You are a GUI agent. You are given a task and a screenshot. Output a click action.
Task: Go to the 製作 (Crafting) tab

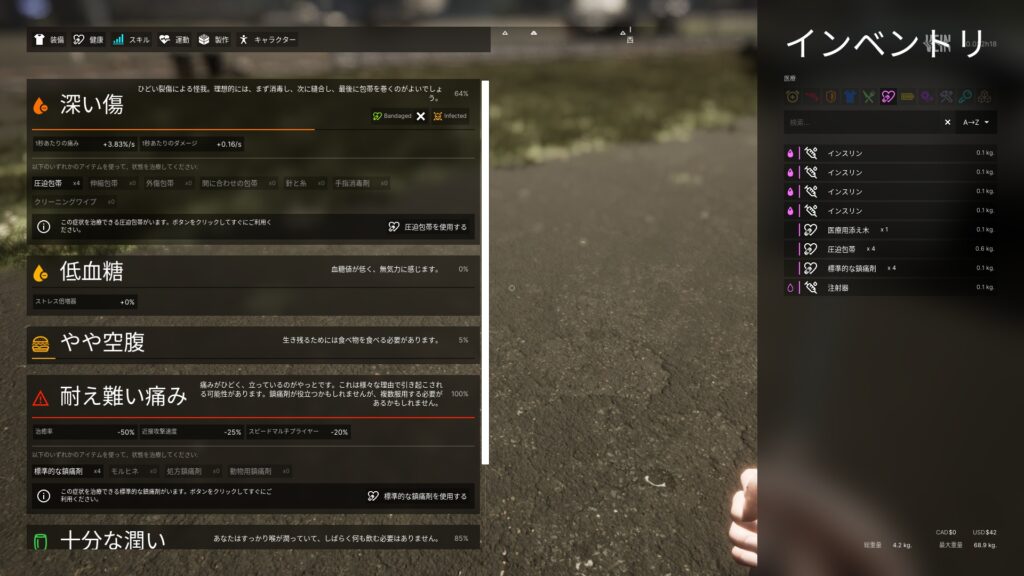tap(214, 40)
